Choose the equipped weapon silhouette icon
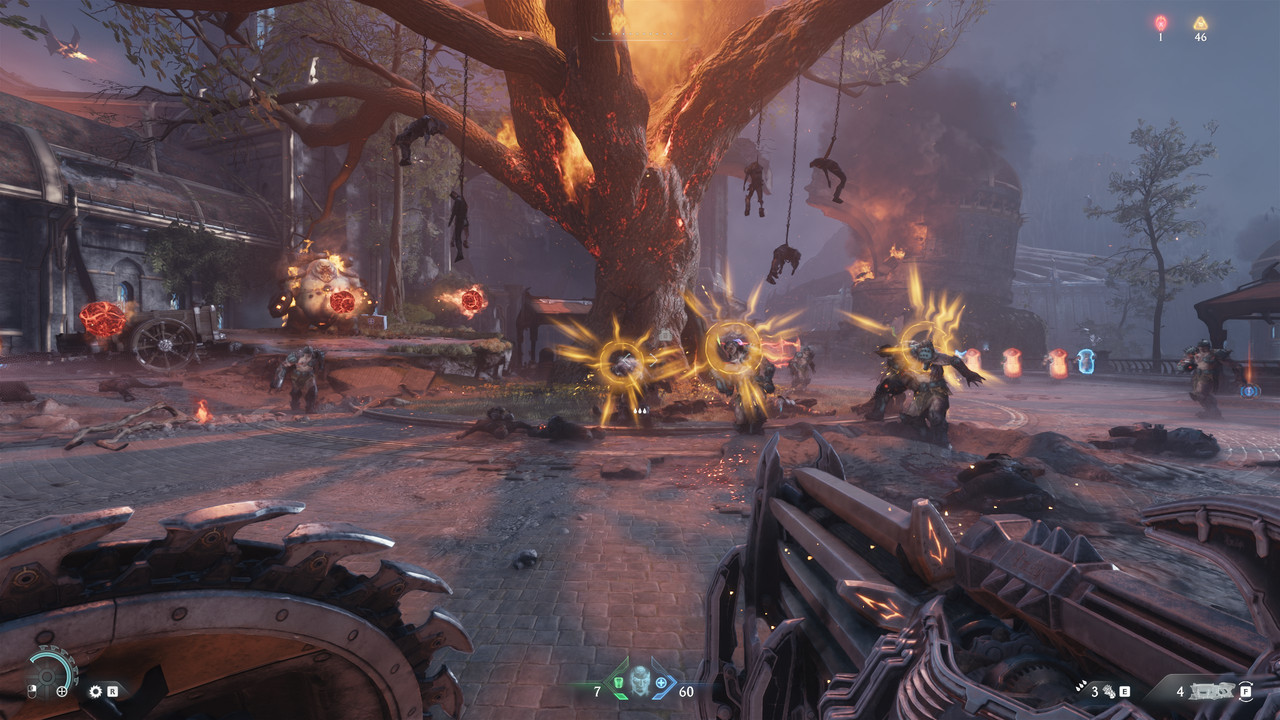Screen dimensions: 1280x720 (x=1212, y=690)
